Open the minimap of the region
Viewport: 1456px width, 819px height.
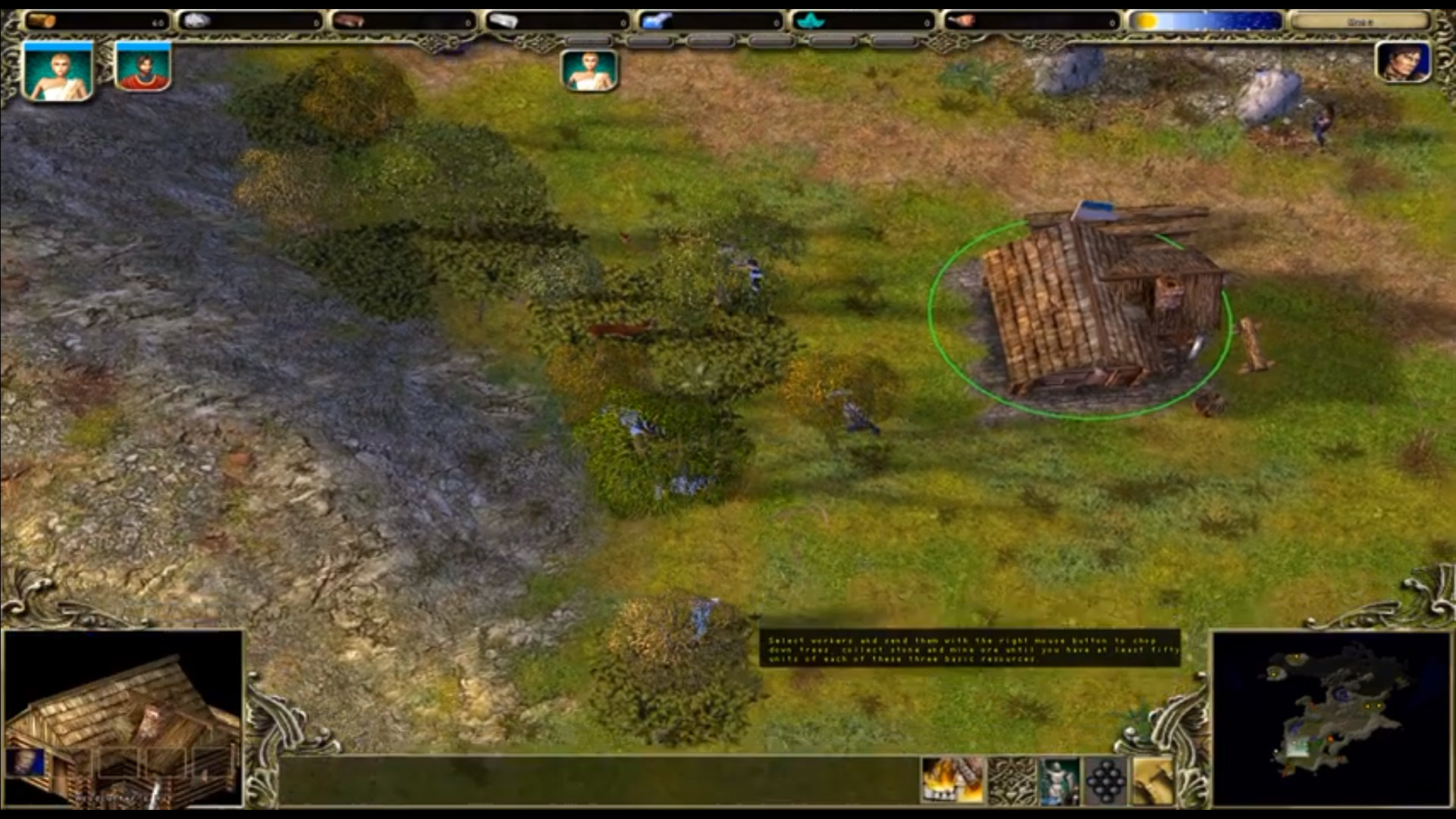[x=1331, y=717]
